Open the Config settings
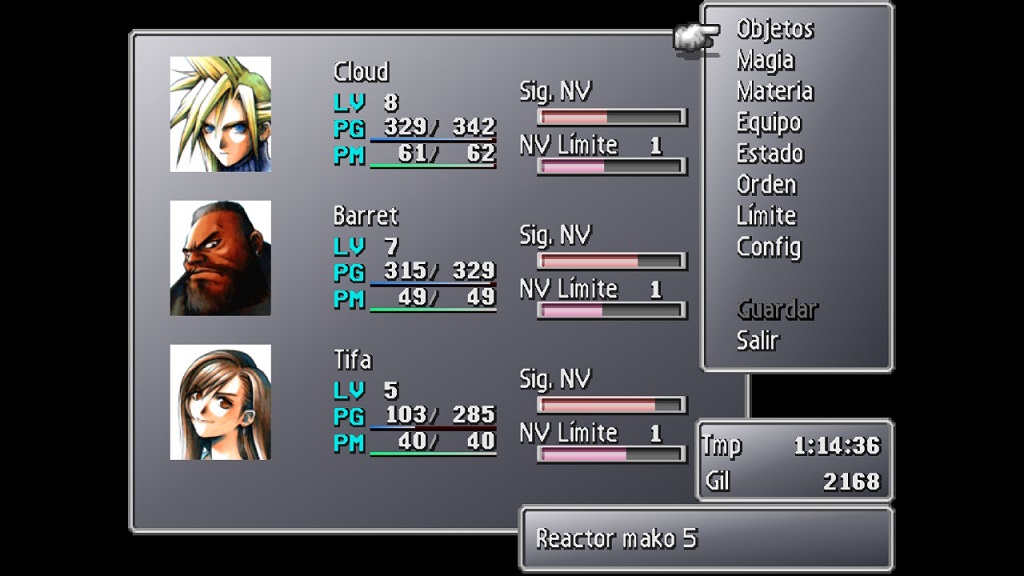1024x576 pixels. tap(768, 246)
